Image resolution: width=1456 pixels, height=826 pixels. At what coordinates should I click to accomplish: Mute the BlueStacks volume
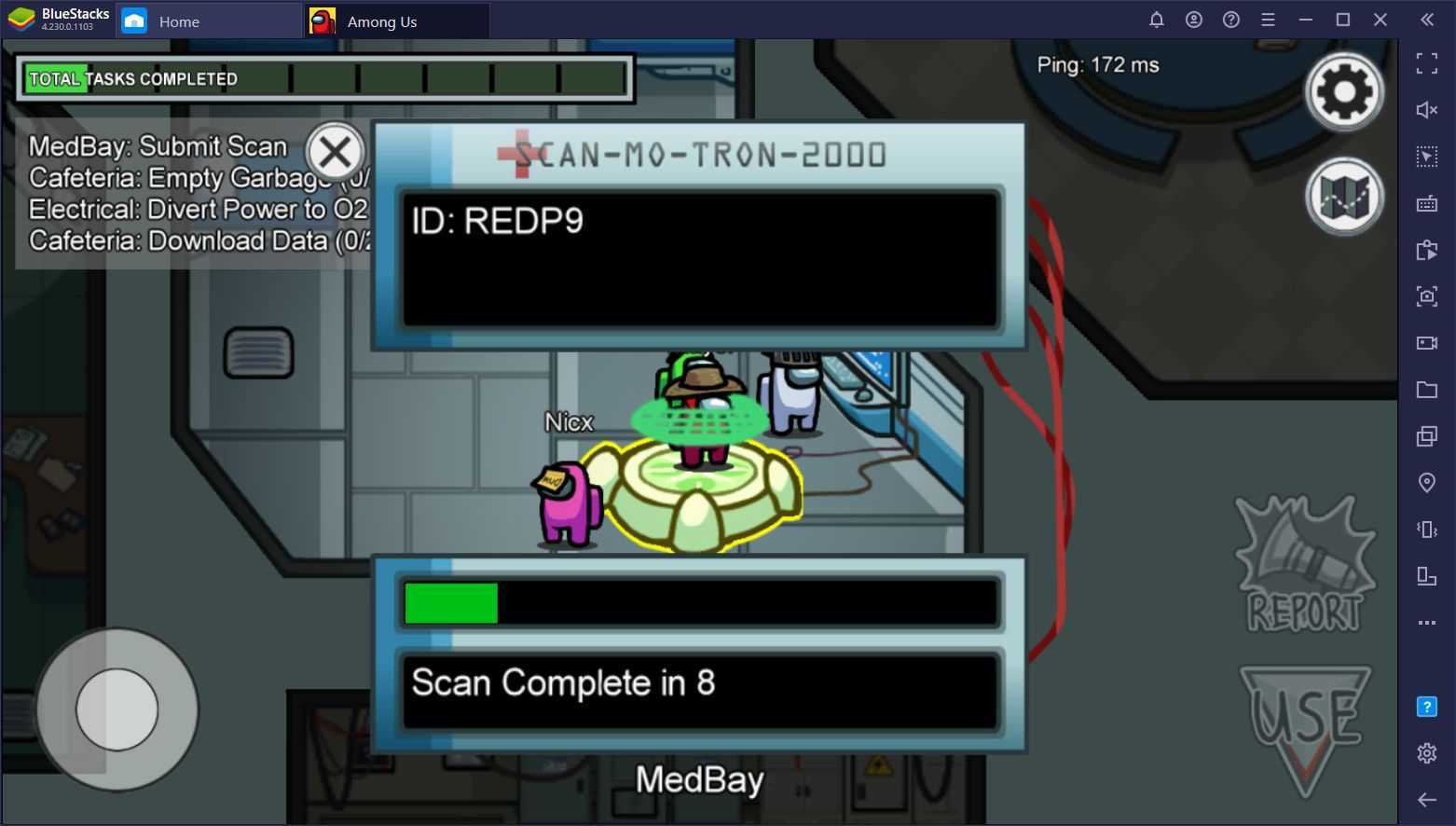coord(1426,110)
